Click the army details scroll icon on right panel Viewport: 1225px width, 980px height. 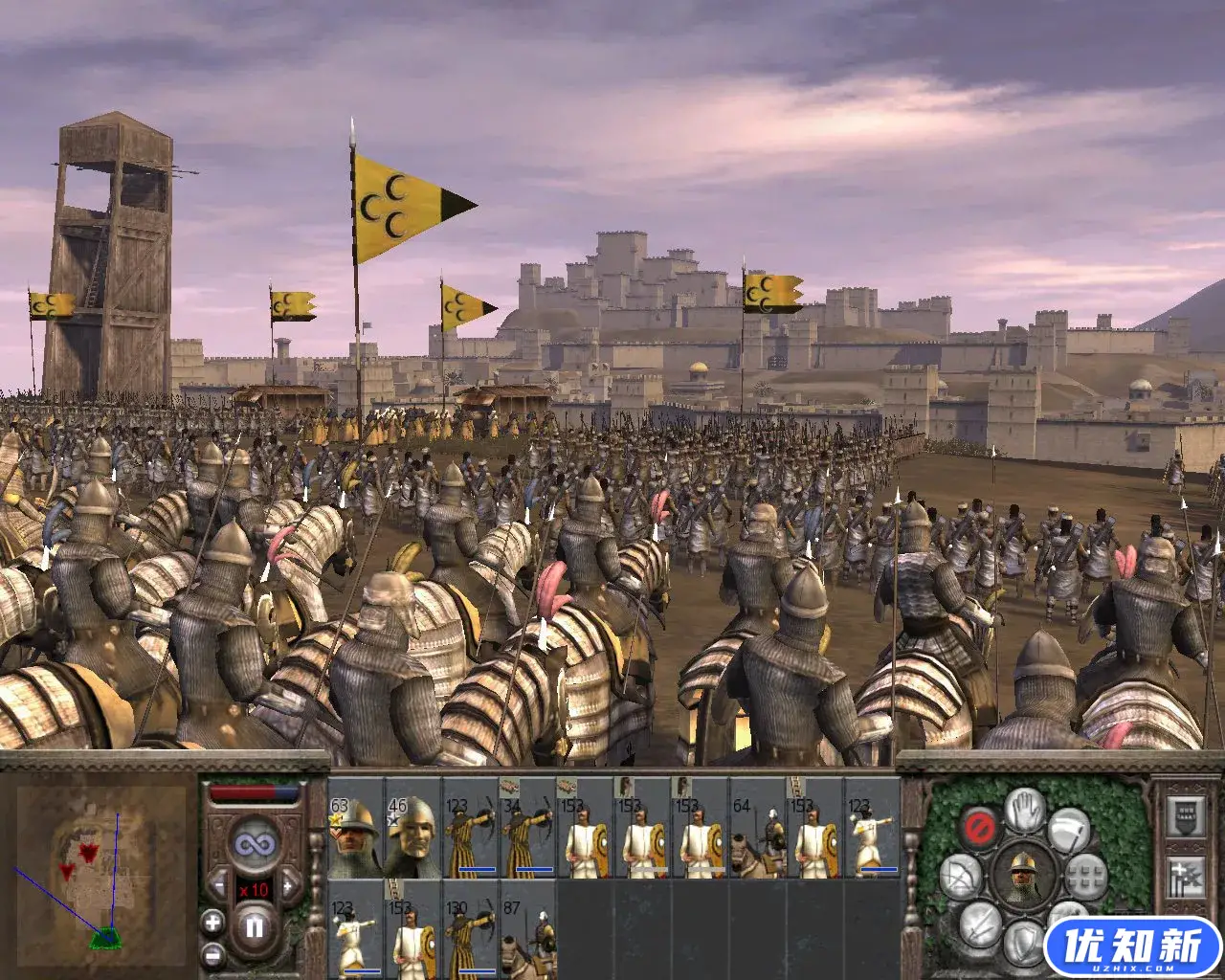point(1185,816)
